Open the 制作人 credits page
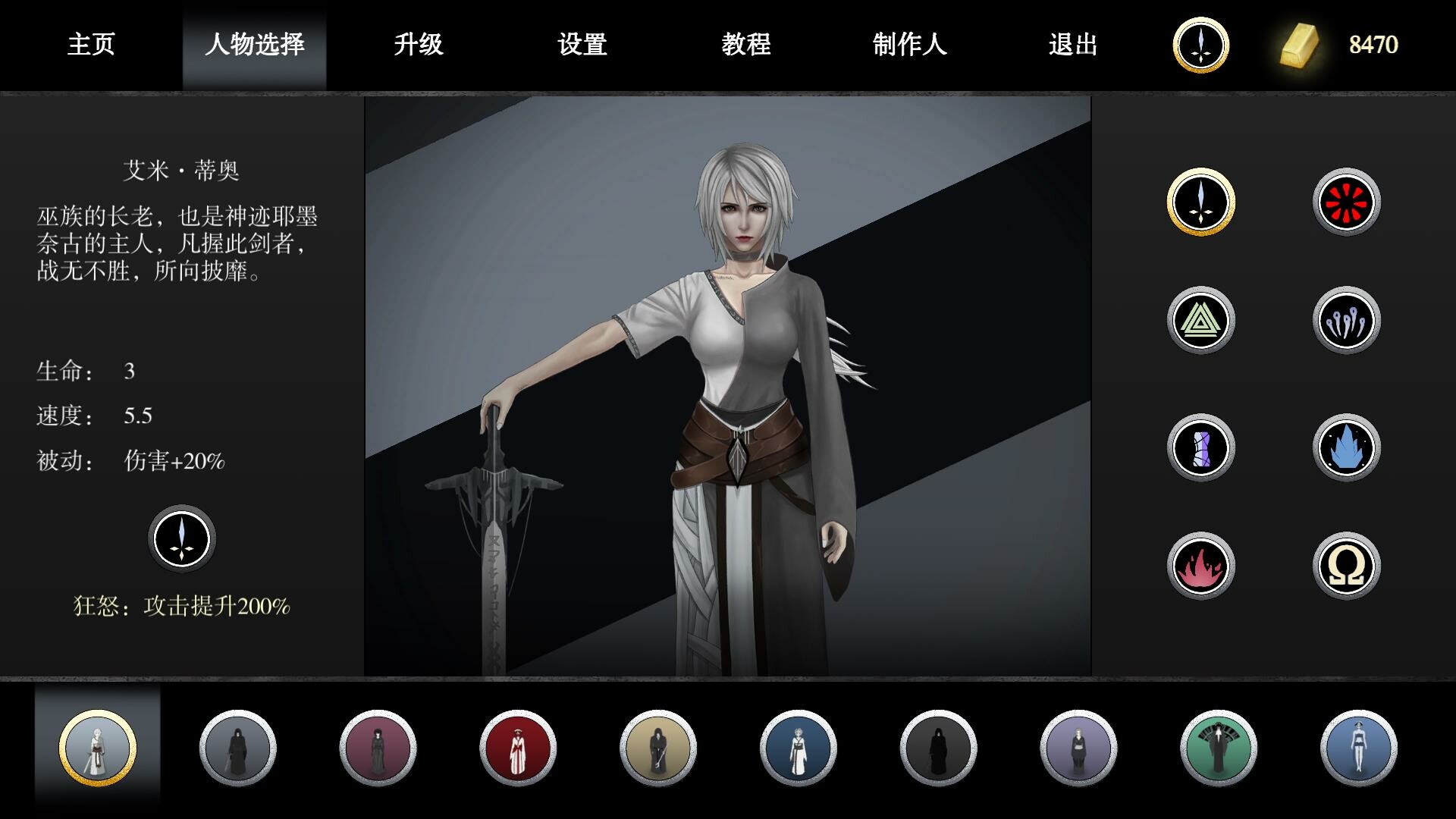 [x=910, y=45]
